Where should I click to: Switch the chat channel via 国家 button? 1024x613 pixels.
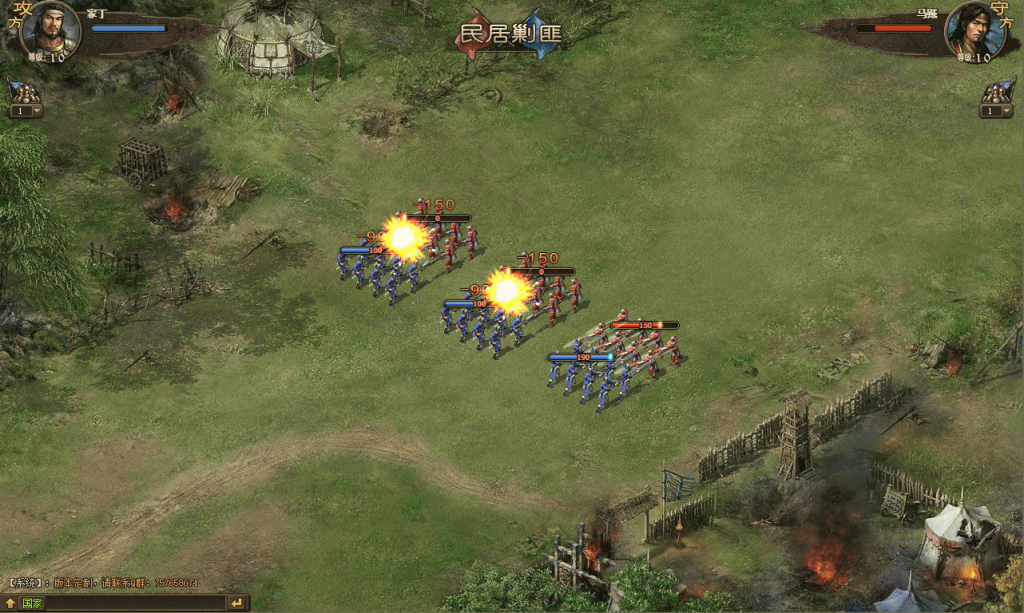click(32, 603)
